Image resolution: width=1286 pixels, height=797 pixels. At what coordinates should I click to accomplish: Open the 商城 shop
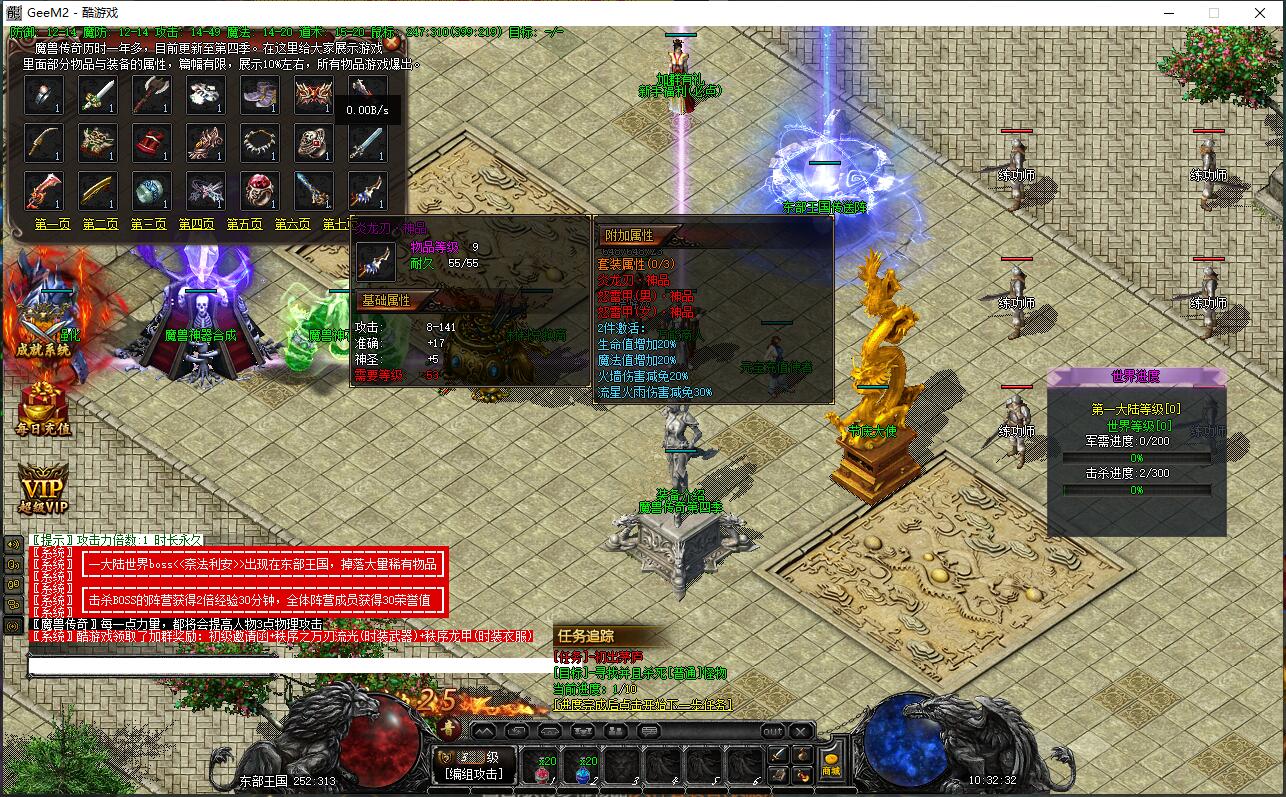pyautogui.click(x=831, y=764)
